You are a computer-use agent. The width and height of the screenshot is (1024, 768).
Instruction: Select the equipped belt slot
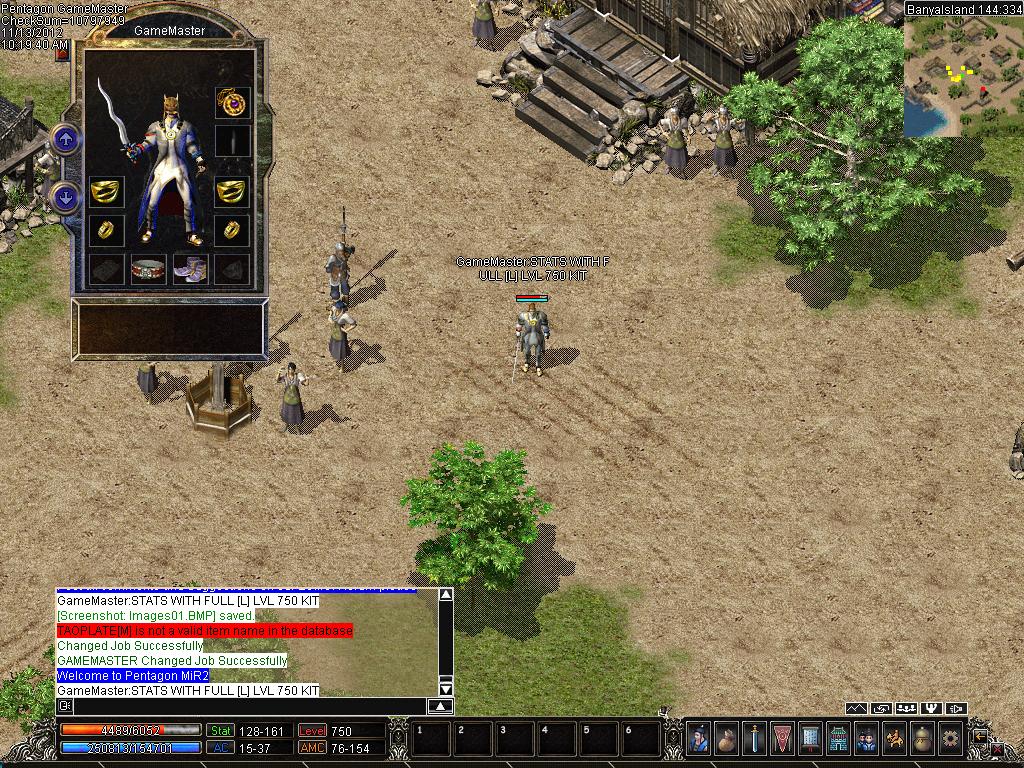click(148, 268)
